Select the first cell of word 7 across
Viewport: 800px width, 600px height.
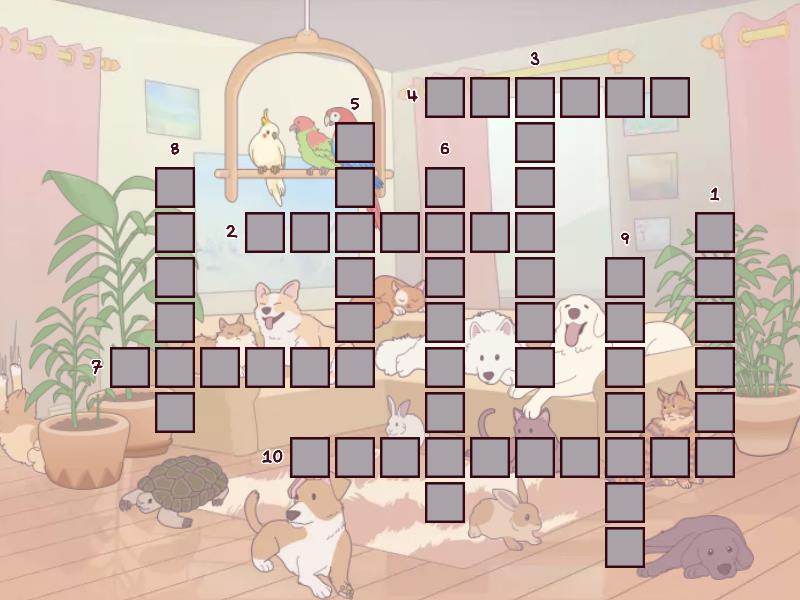point(130,367)
